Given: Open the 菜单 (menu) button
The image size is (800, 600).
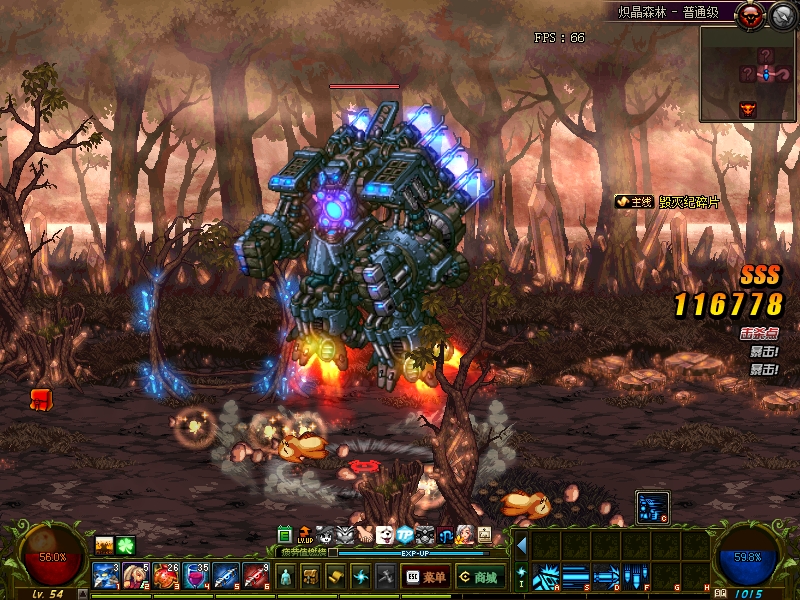Looking at the screenshot, I should 426,576.
